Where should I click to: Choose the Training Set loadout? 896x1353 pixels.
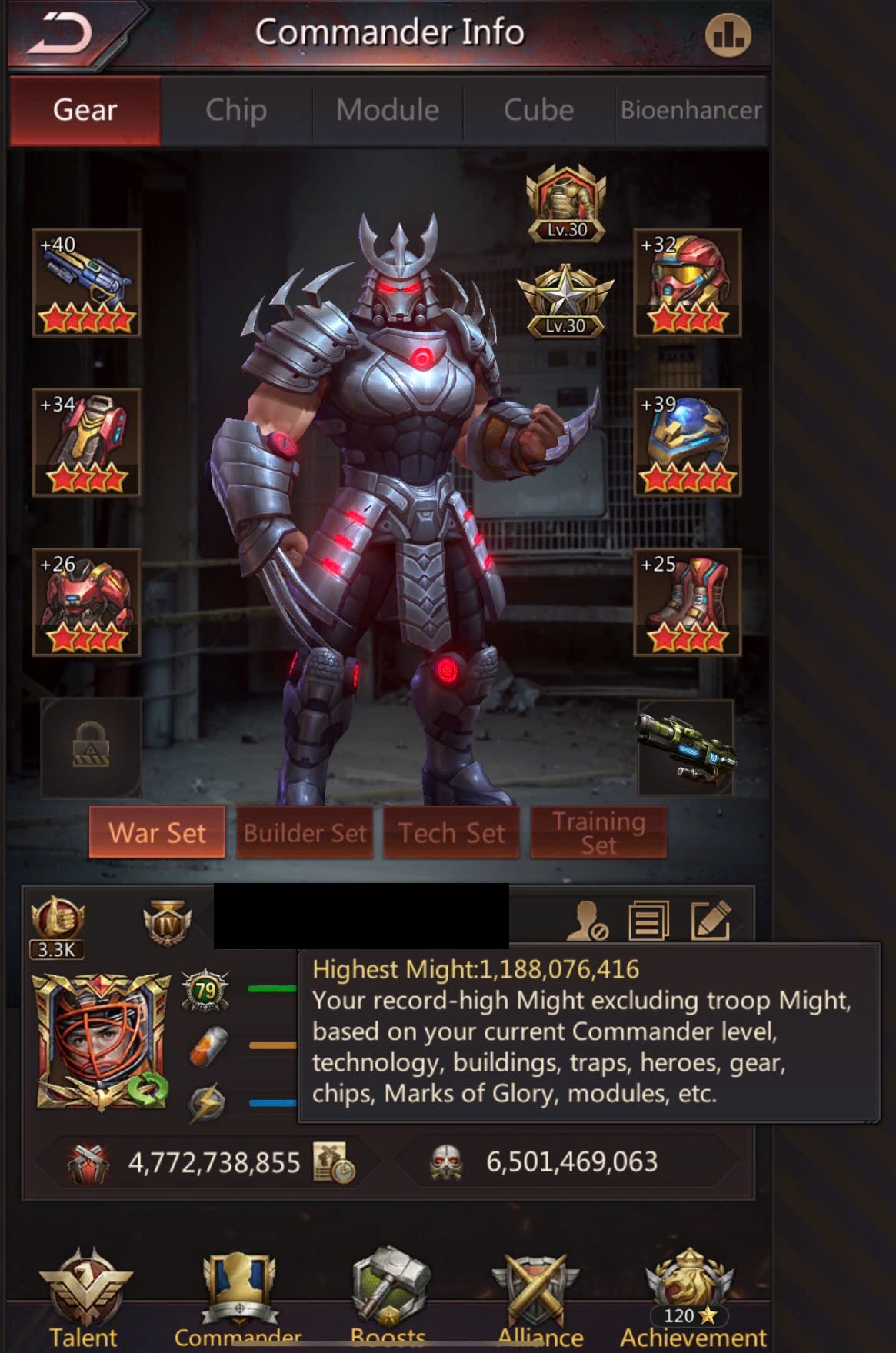click(598, 832)
